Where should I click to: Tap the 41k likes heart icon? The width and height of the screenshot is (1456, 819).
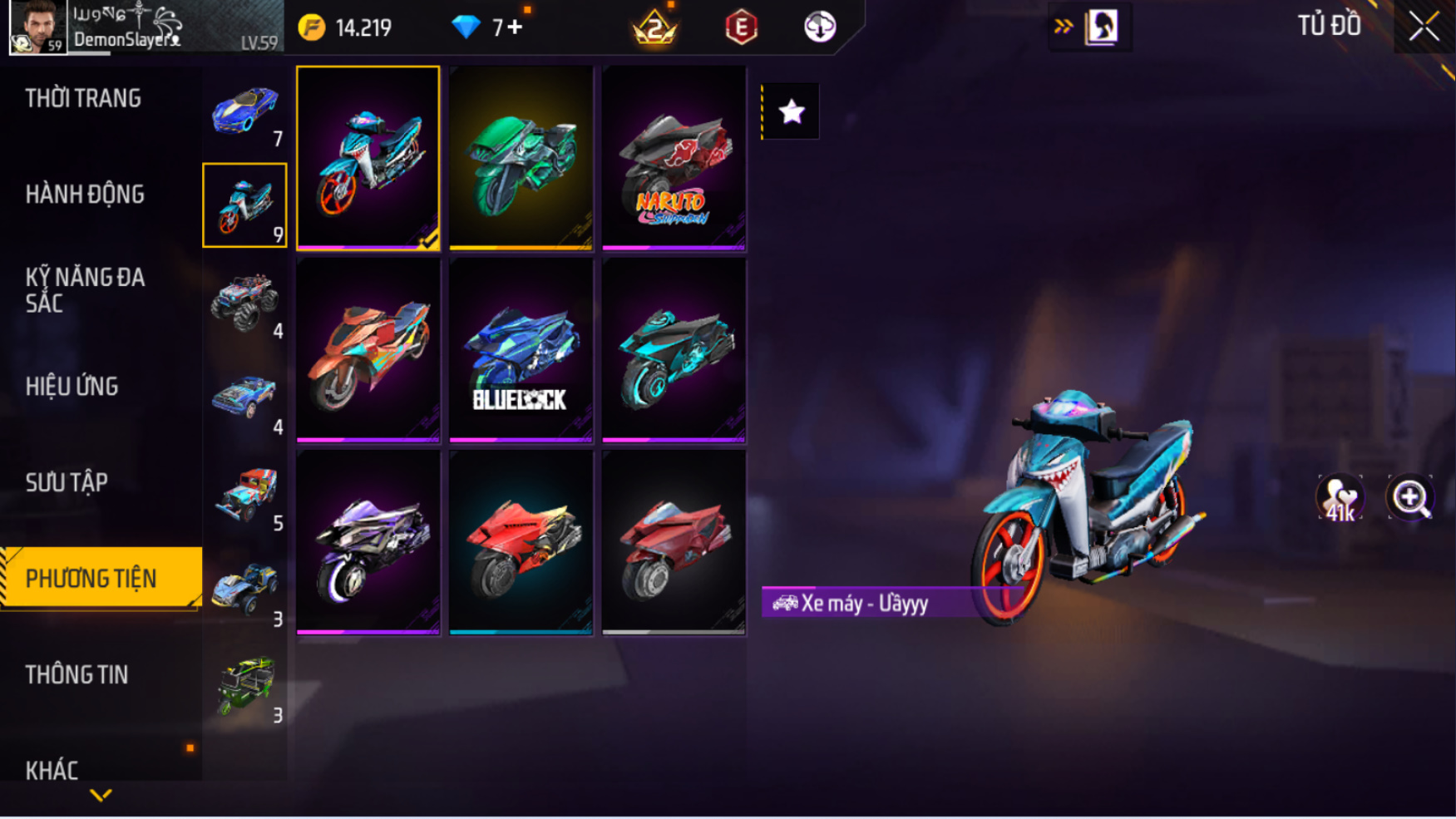(x=1340, y=498)
